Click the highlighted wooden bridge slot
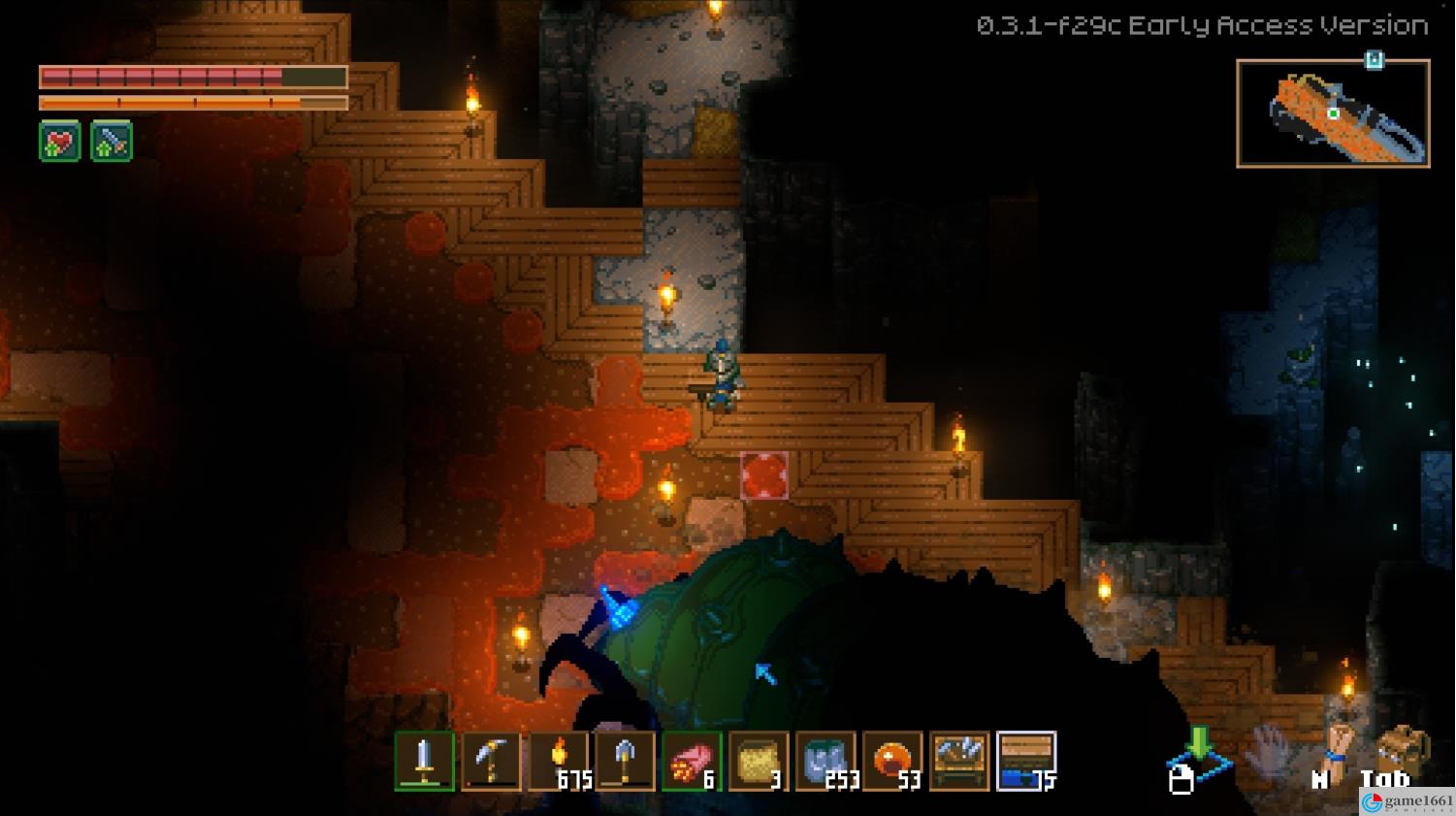The image size is (1456, 816). click(1026, 761)
